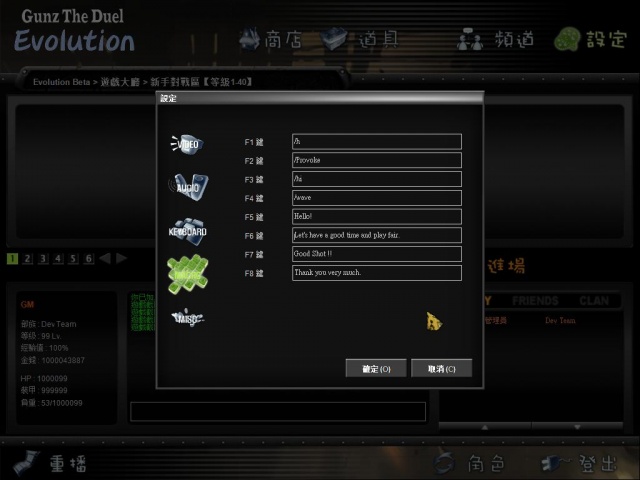This screenshot has height=480, width=640.
Task: Edit the F7 'Good Shot !!' macro field
Action: tap(376, 254)
